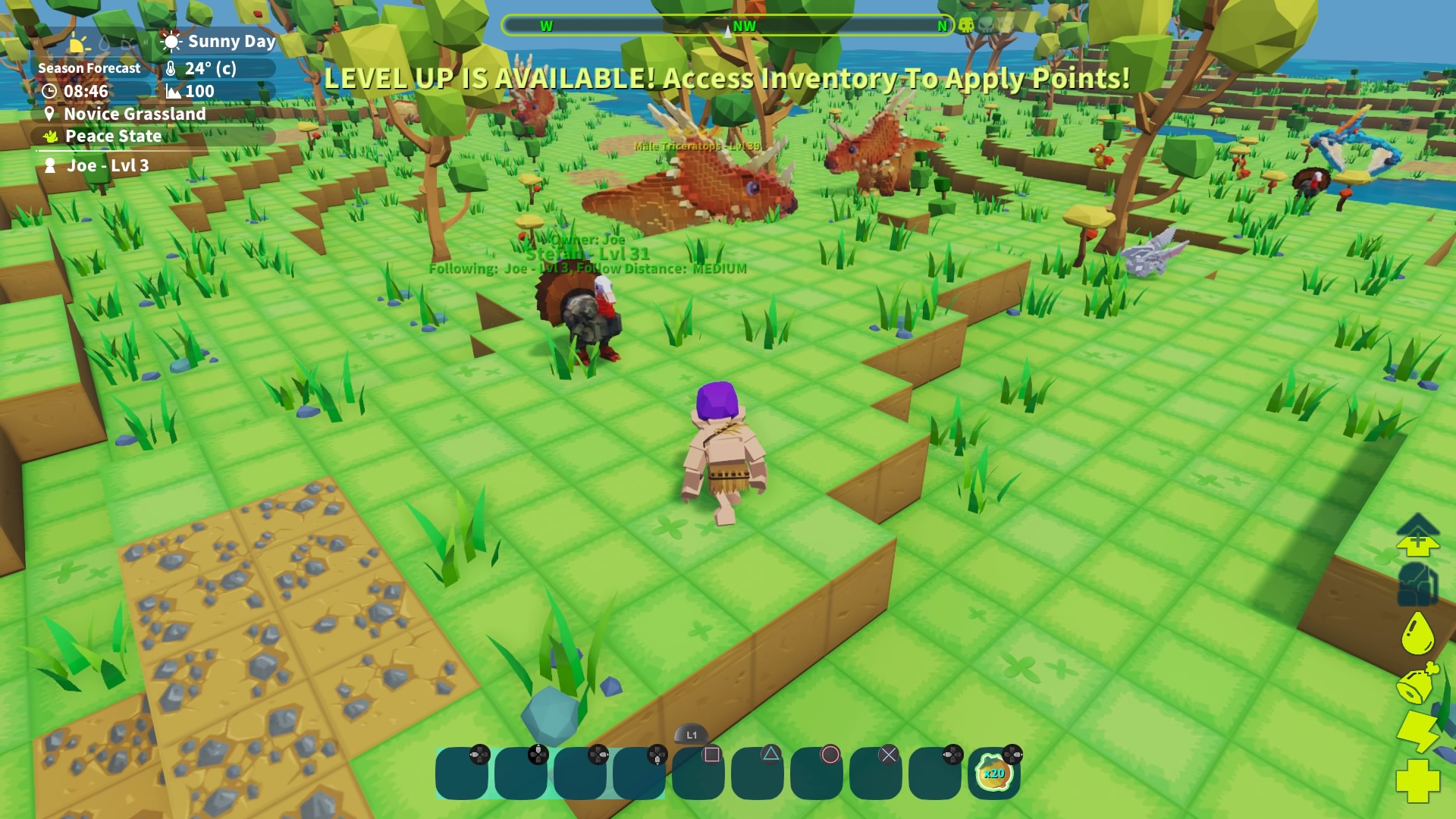
Task: Click the Novice Grassland location label
Action: pos(134,114)
